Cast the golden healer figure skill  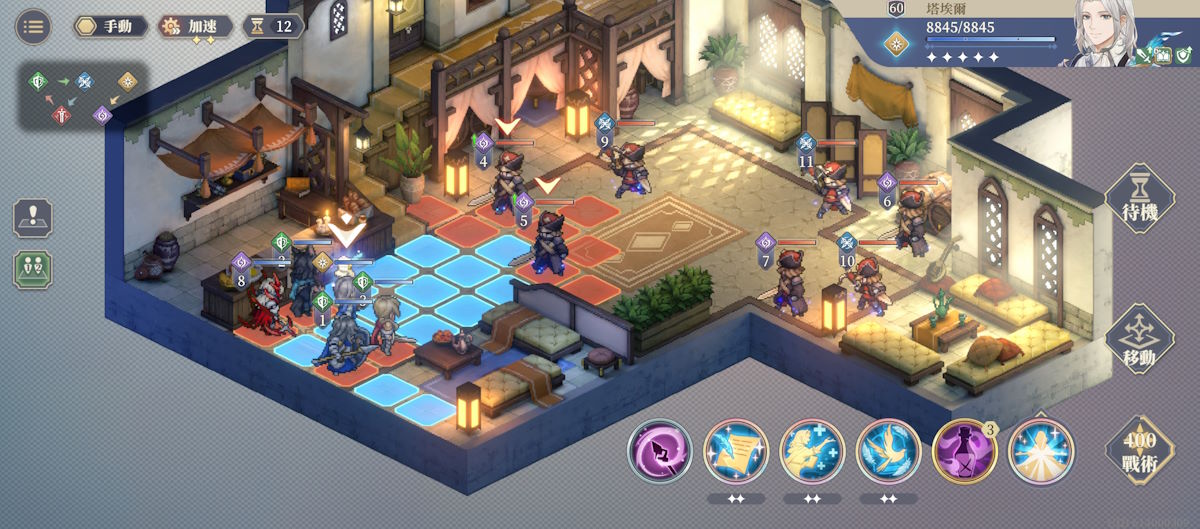pos(813,451)
